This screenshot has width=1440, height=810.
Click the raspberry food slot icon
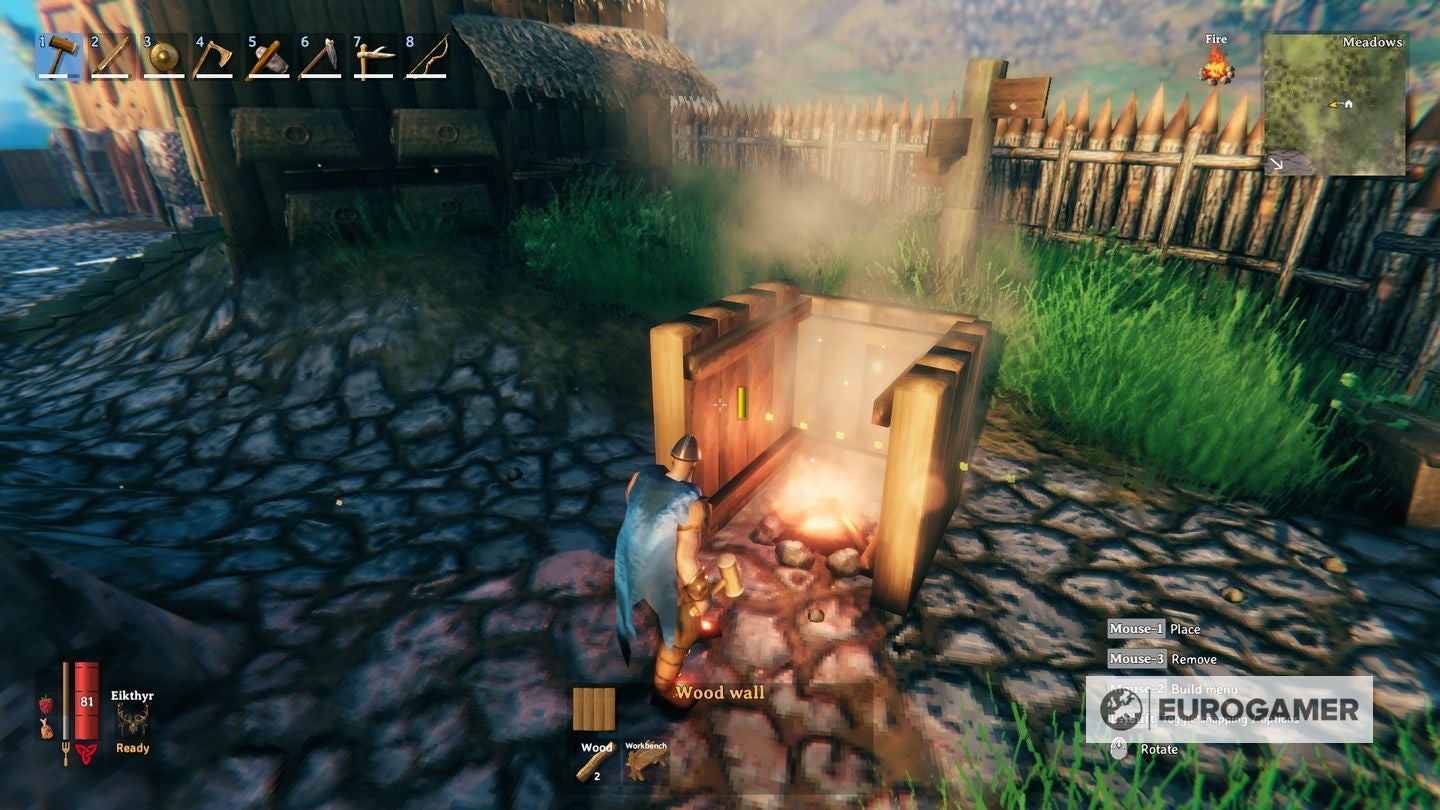click(x=45, y=705)
